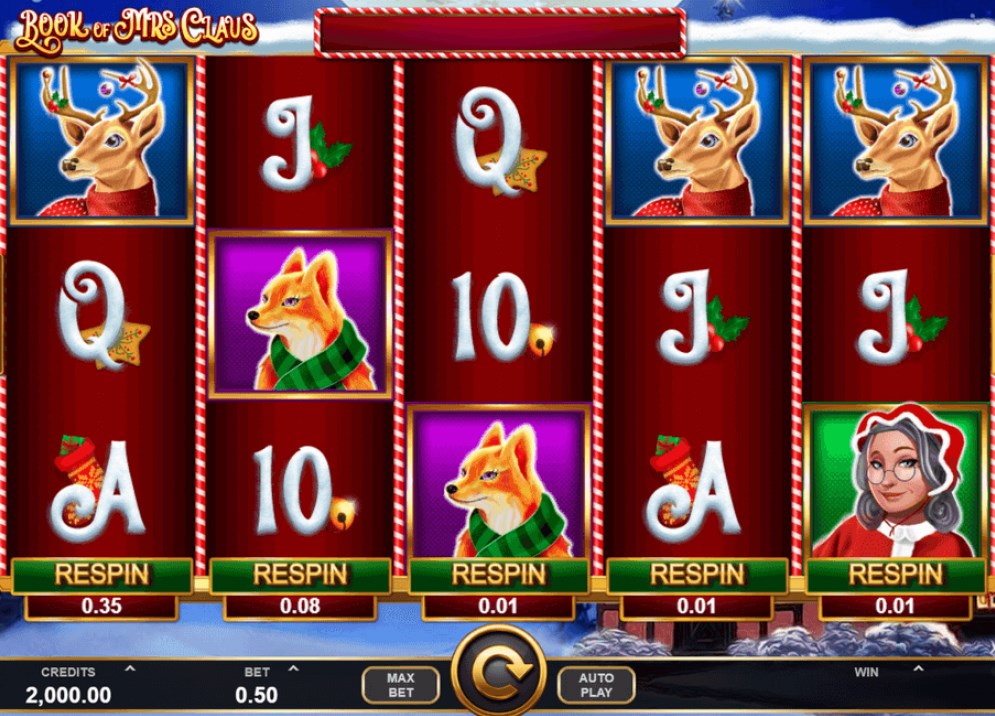Open the BET amount arrow
The height and width of the screenshot is (716, 995).
tap(293, 669)
